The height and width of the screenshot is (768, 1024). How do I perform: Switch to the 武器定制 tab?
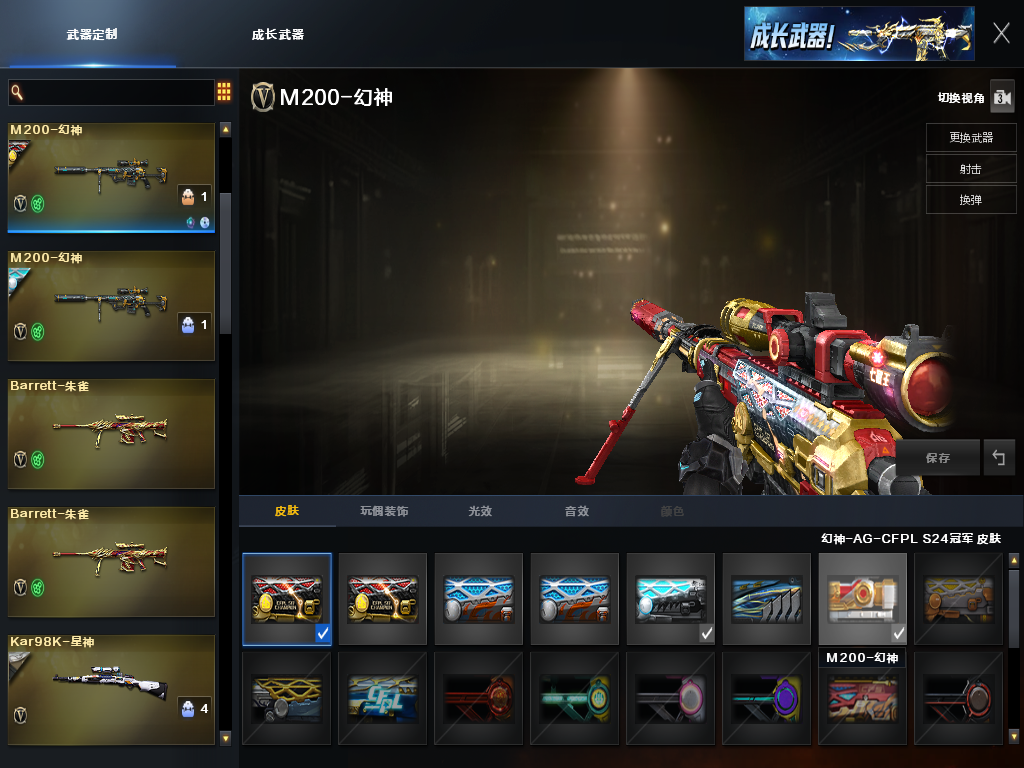[92, 34]
